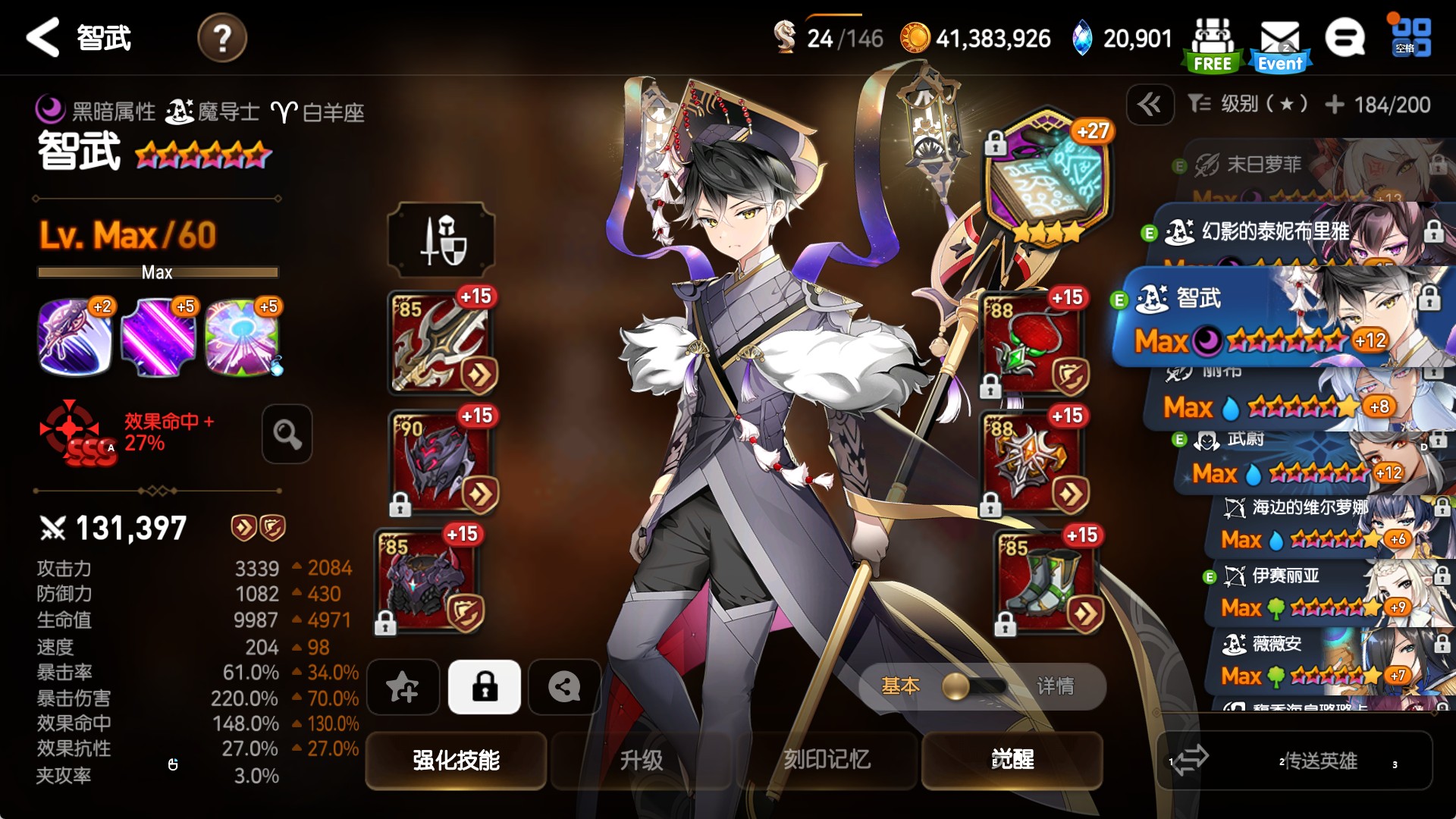This screenshot has width=1456, height=819.
Task: Claim the FREE shop gift icon
Action: 1212,45
